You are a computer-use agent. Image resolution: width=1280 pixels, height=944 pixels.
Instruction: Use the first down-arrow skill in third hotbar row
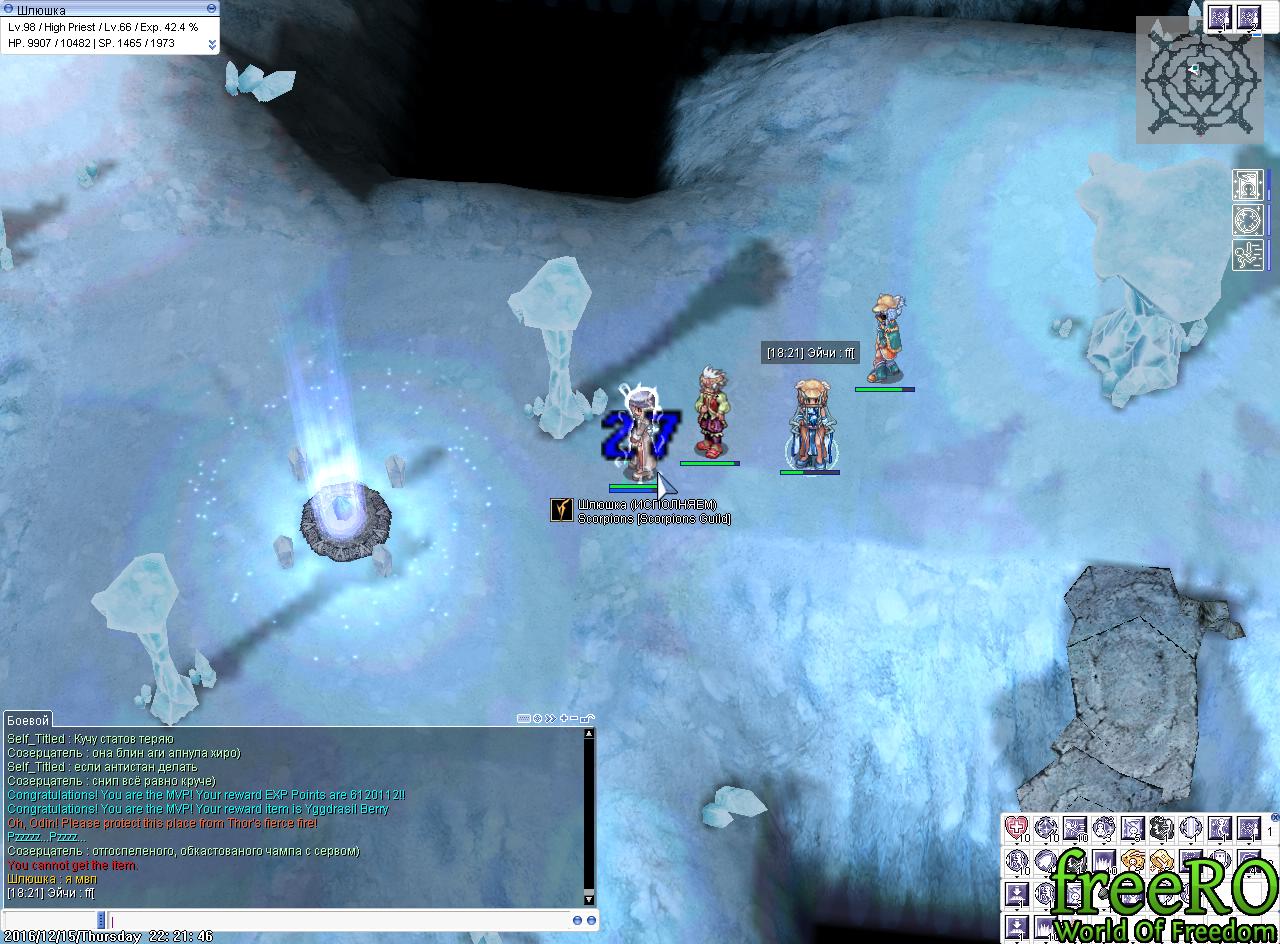click(1016, 893)
